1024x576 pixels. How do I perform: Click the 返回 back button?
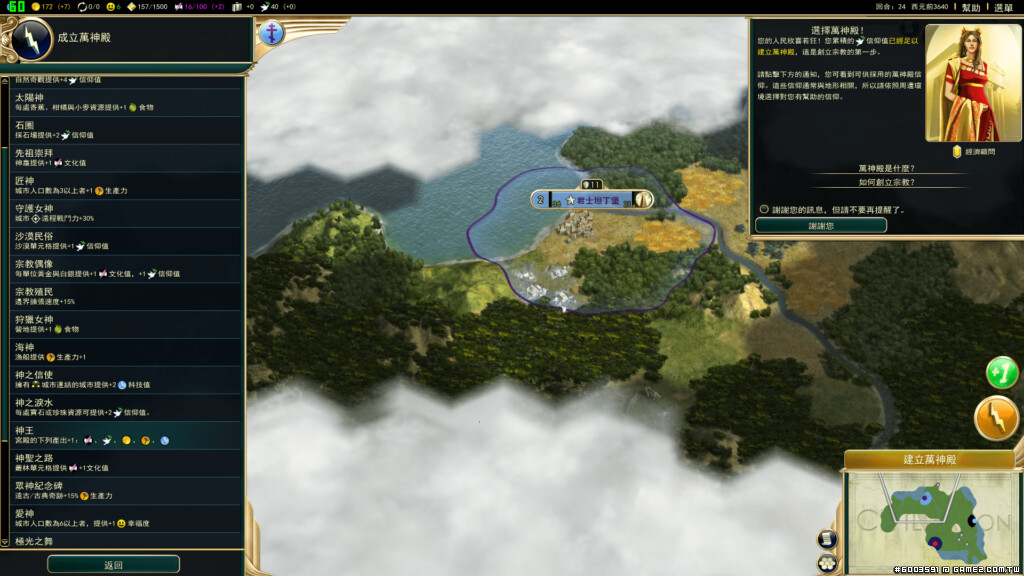pyautogui.click(x=113, y=565)
